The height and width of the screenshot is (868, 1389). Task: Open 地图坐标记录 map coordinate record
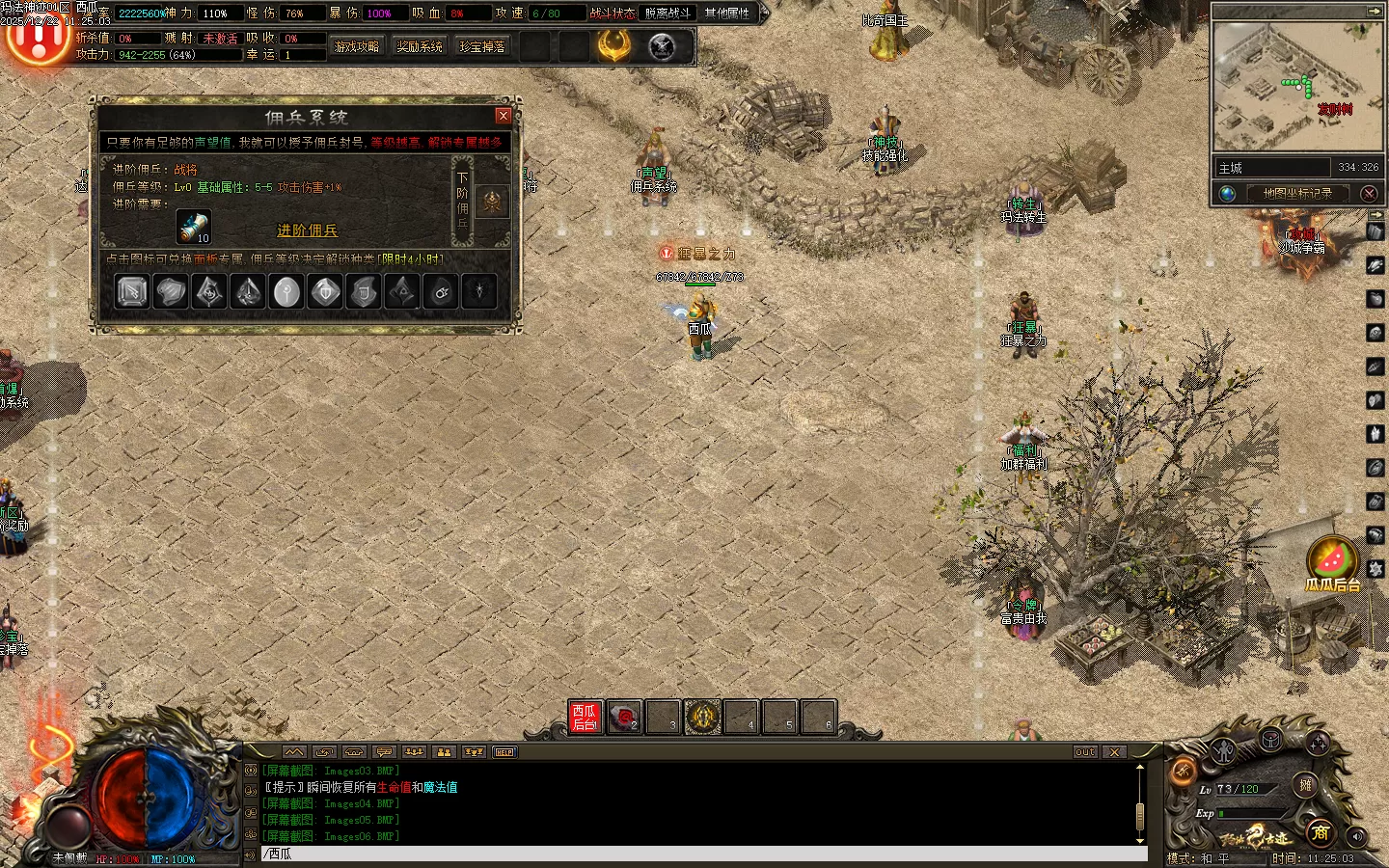1297,193
